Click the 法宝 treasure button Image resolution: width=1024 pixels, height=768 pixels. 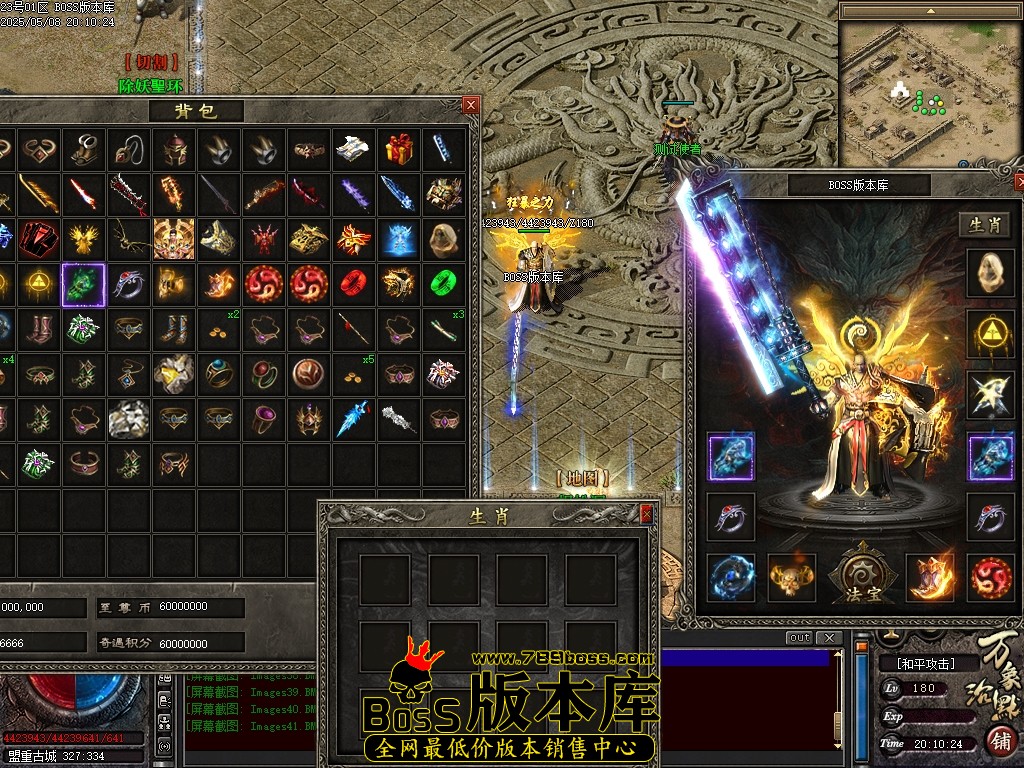859,578
